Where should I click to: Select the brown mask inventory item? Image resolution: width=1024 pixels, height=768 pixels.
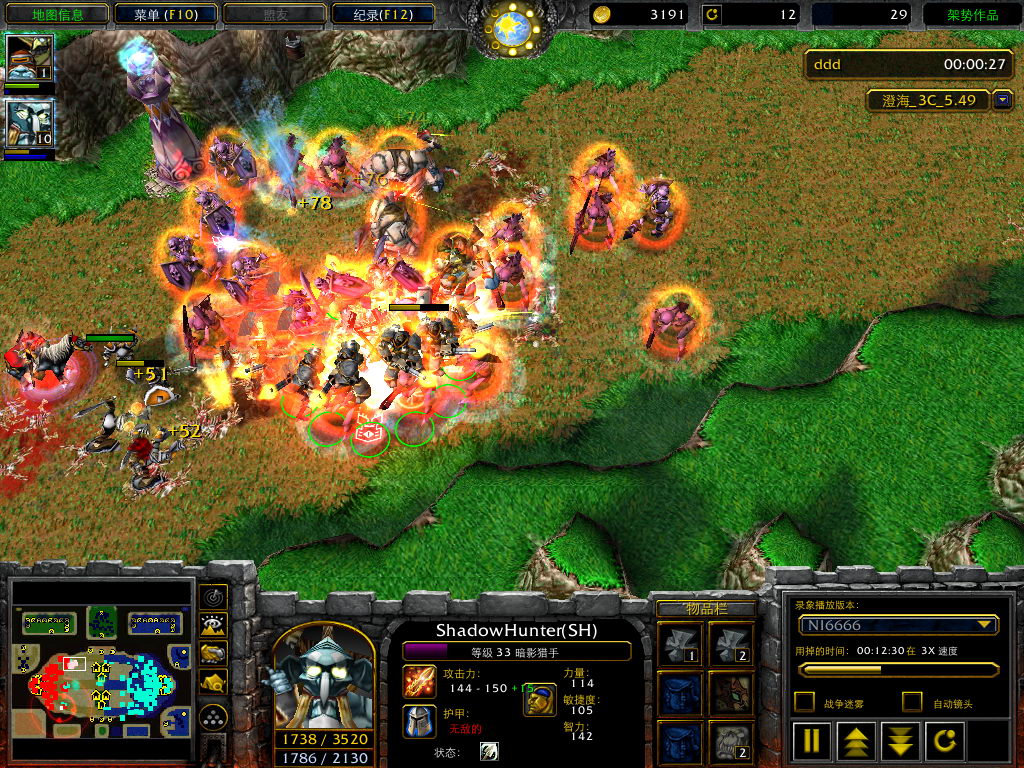point(731,692)
